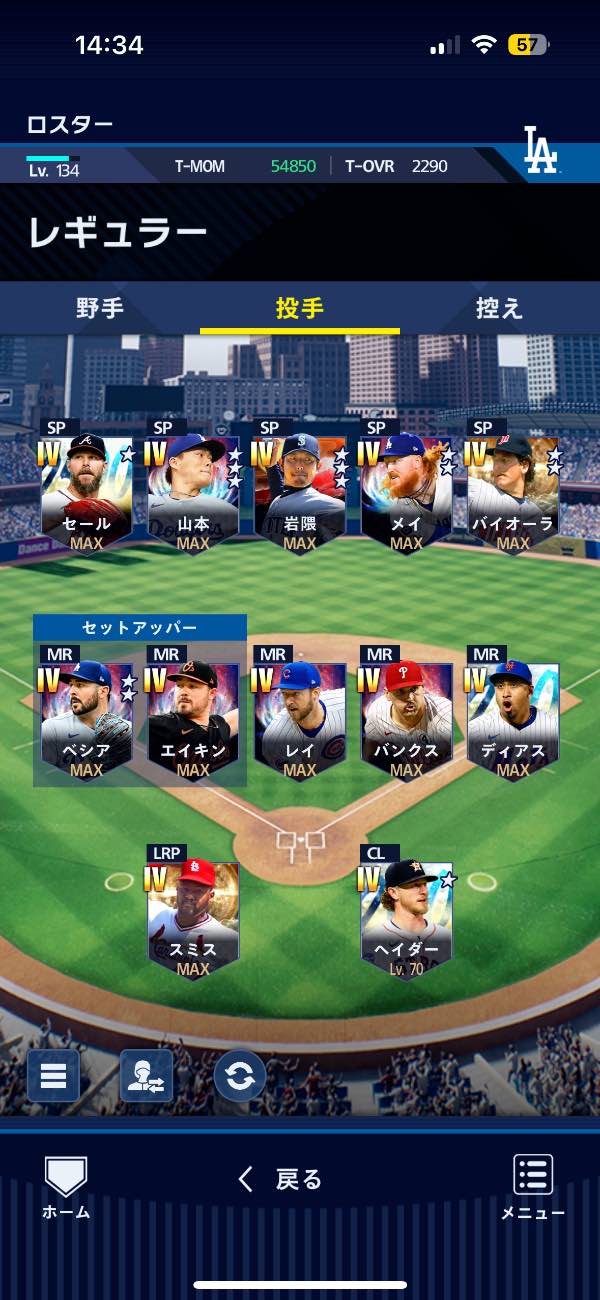Screen dimensions: 600x1300
Task: Select the 投手 tab
Action: (300, 308)
